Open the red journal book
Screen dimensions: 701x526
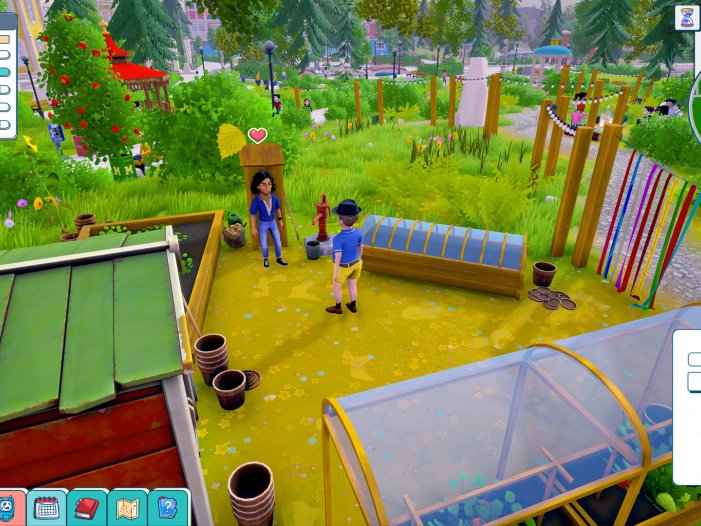click(x=87, y=507)
